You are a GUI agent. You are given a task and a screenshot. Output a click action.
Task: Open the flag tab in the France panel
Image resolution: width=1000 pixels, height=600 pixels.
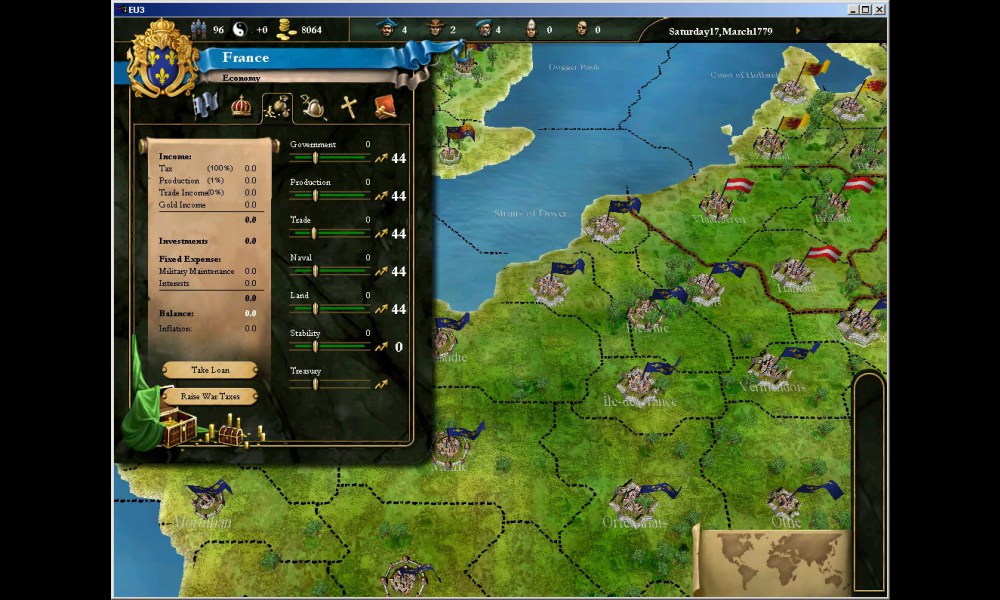(x=205, y=106)
